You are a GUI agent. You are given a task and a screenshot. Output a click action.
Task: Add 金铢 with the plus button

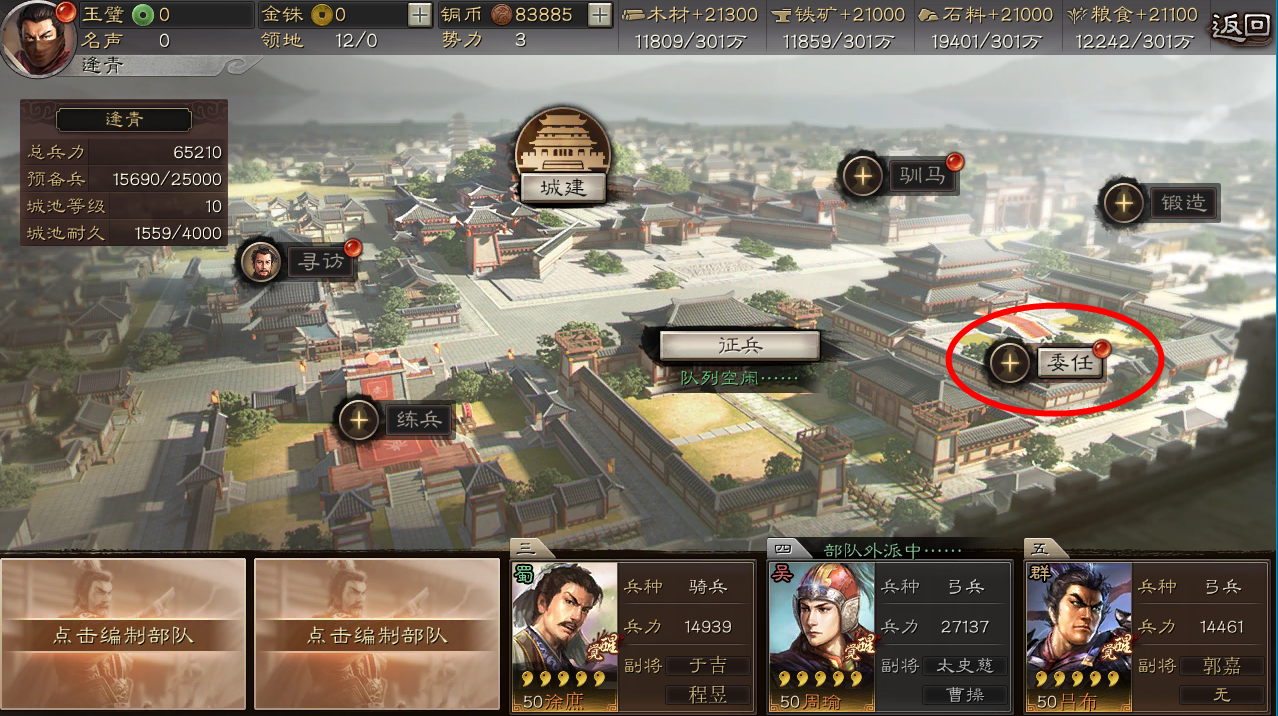420,15
